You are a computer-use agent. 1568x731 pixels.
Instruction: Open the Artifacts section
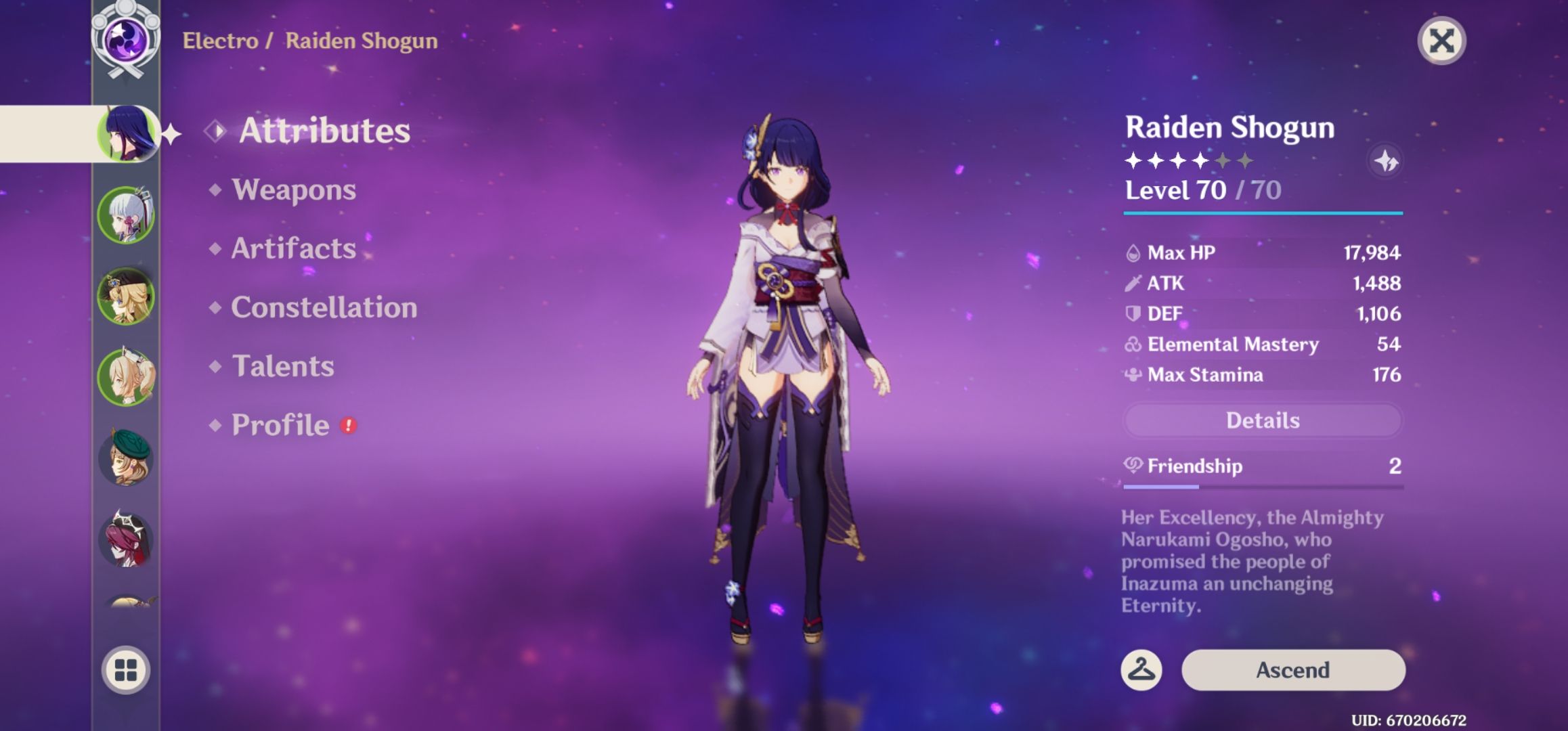point(292,249)
